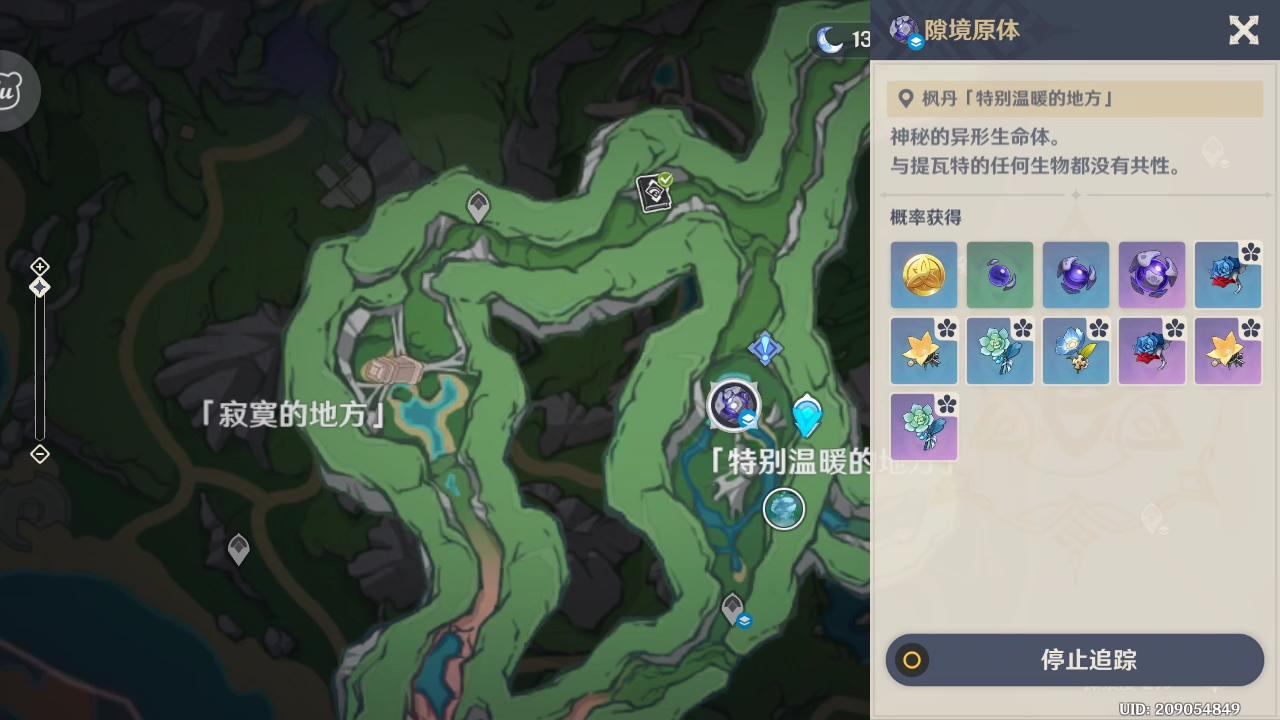Select the underground entrance icon below the boss marker

pyautogui.click(x=783, y=509)
